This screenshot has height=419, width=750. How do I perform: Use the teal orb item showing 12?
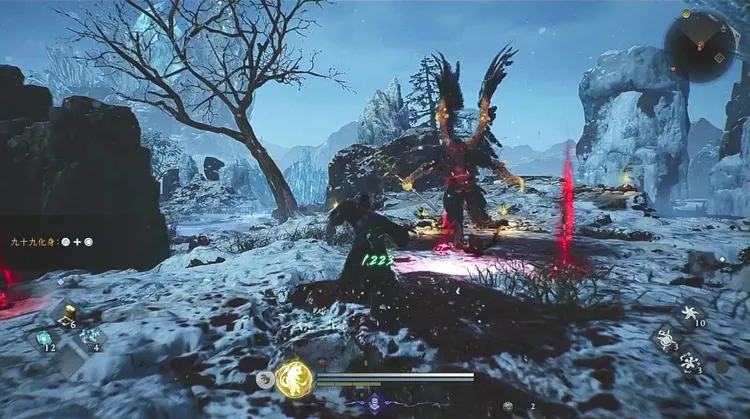(46, 340)
